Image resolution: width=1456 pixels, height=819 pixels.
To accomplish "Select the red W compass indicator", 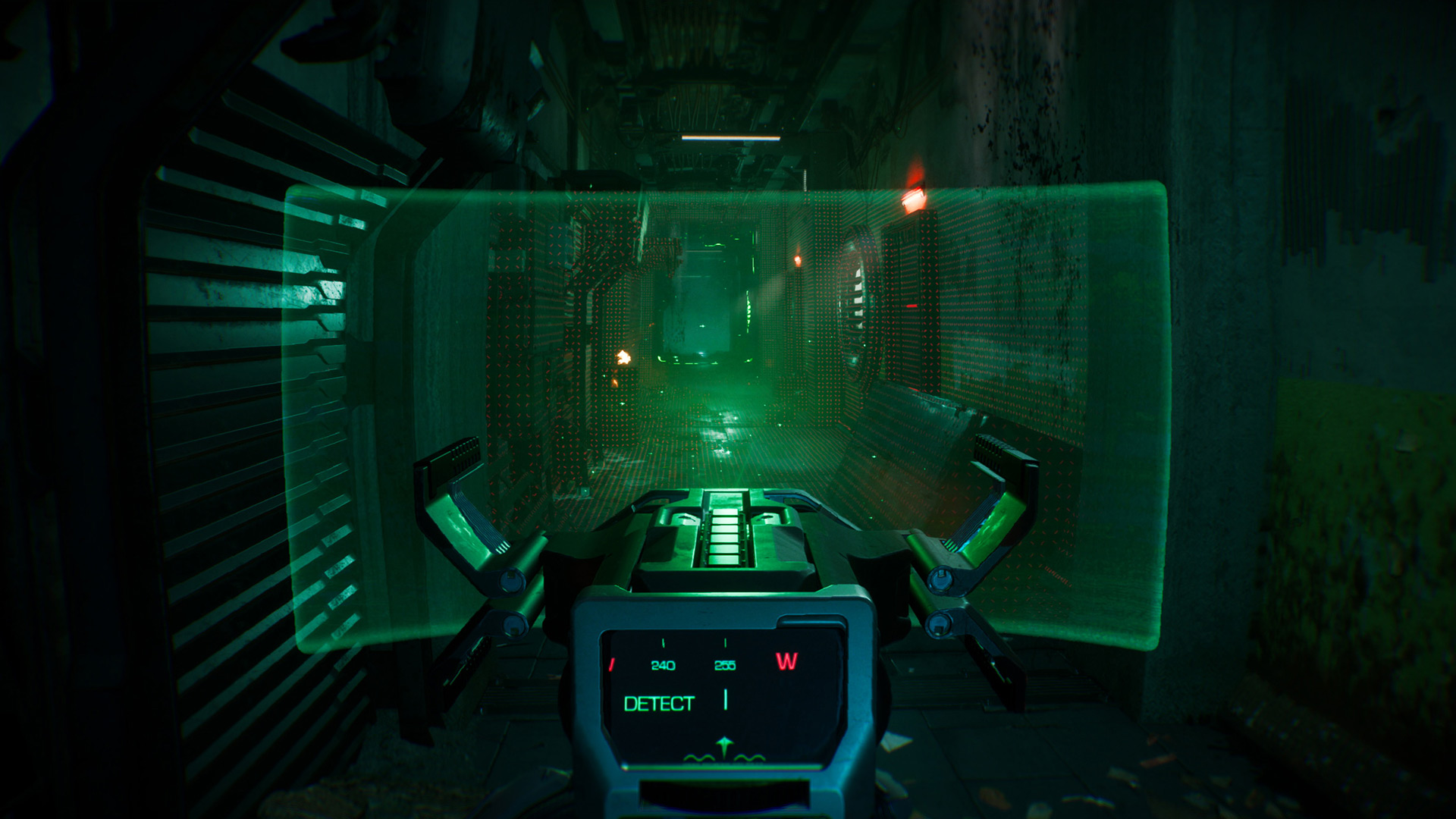I will coord(787,661).
